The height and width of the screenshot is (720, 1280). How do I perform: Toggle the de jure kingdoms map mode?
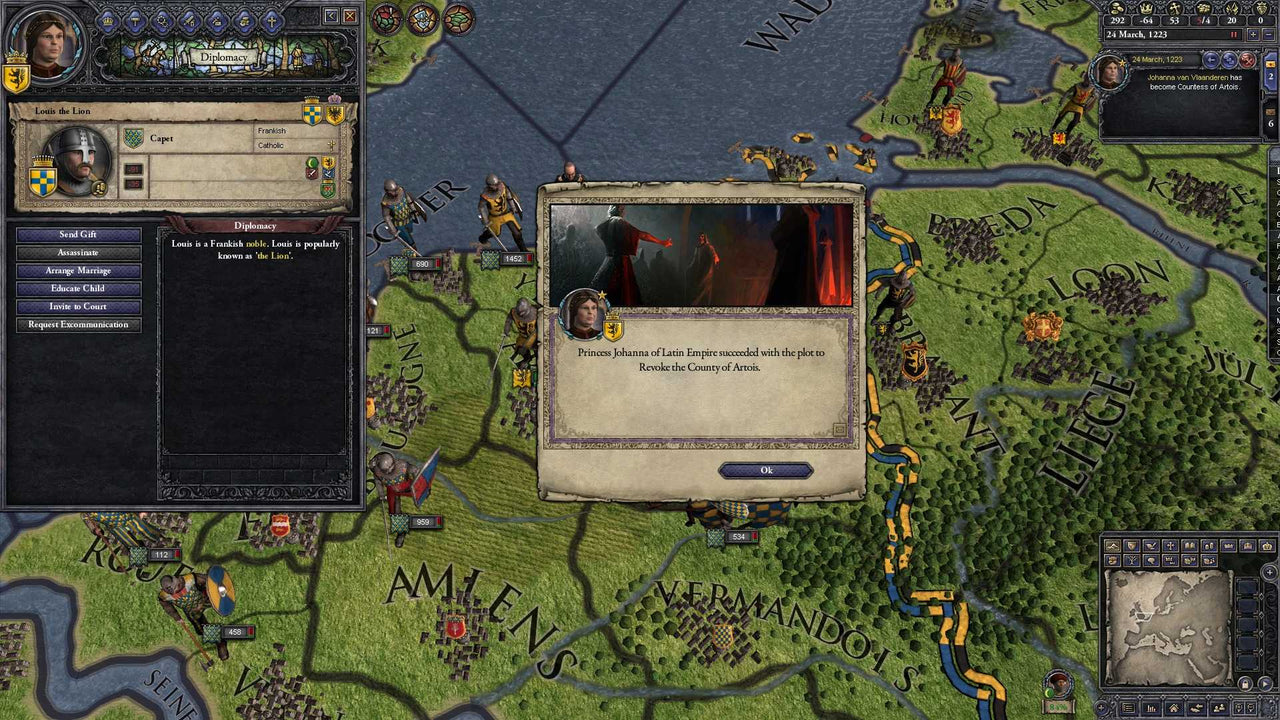[x=1247, y=545]
